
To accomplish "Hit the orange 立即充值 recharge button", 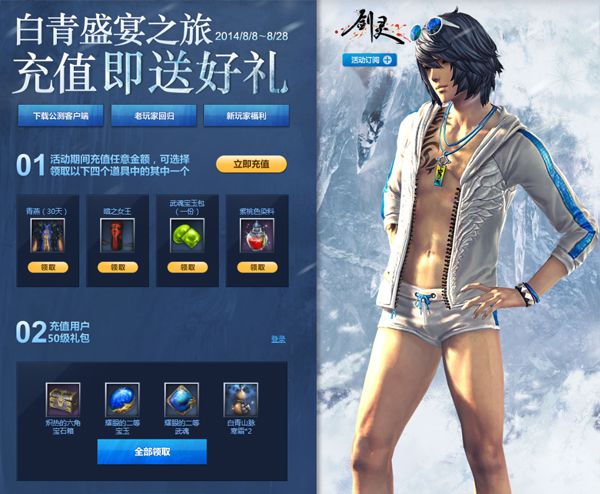I will pos(251,164).
